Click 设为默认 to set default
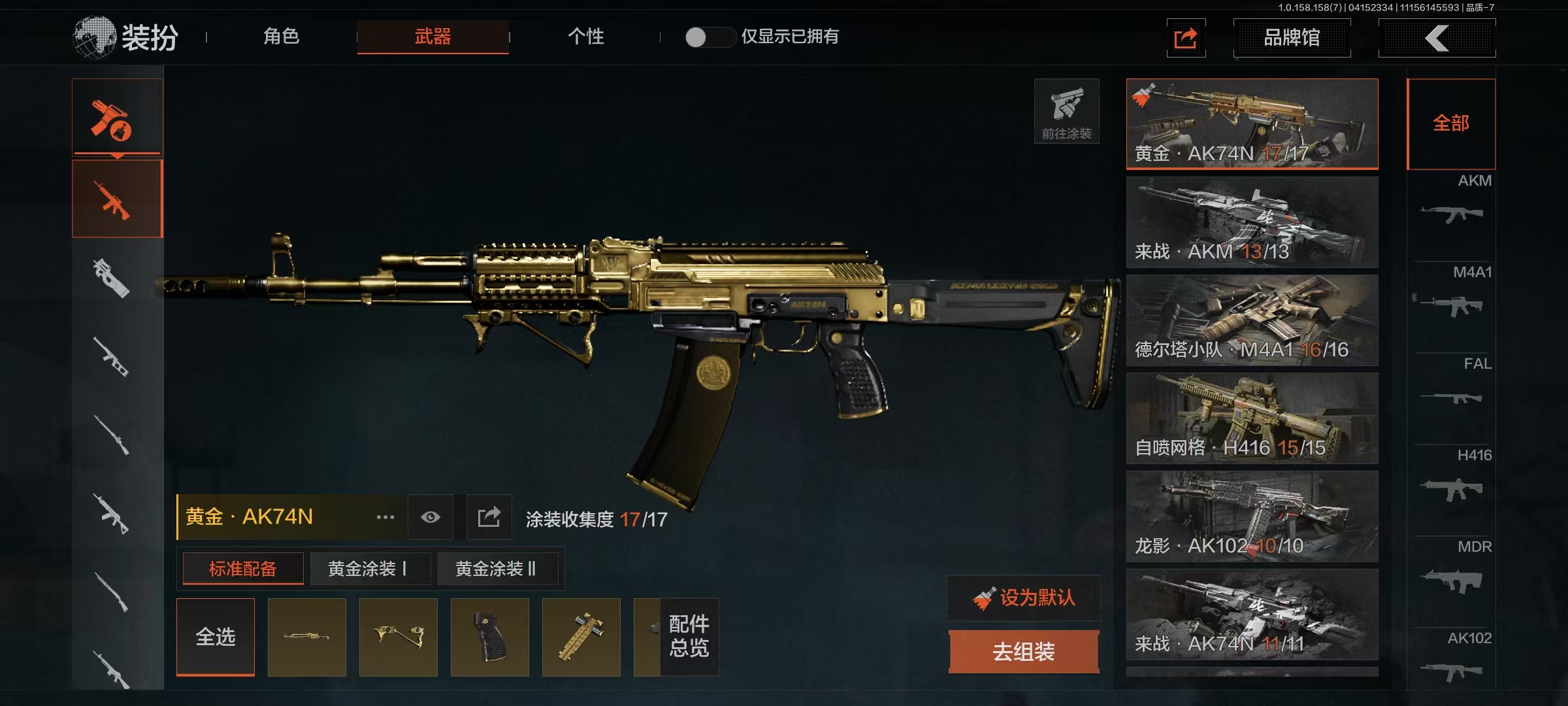Viewport: 1568px width, 706px height. click(x=1024, y=597)
